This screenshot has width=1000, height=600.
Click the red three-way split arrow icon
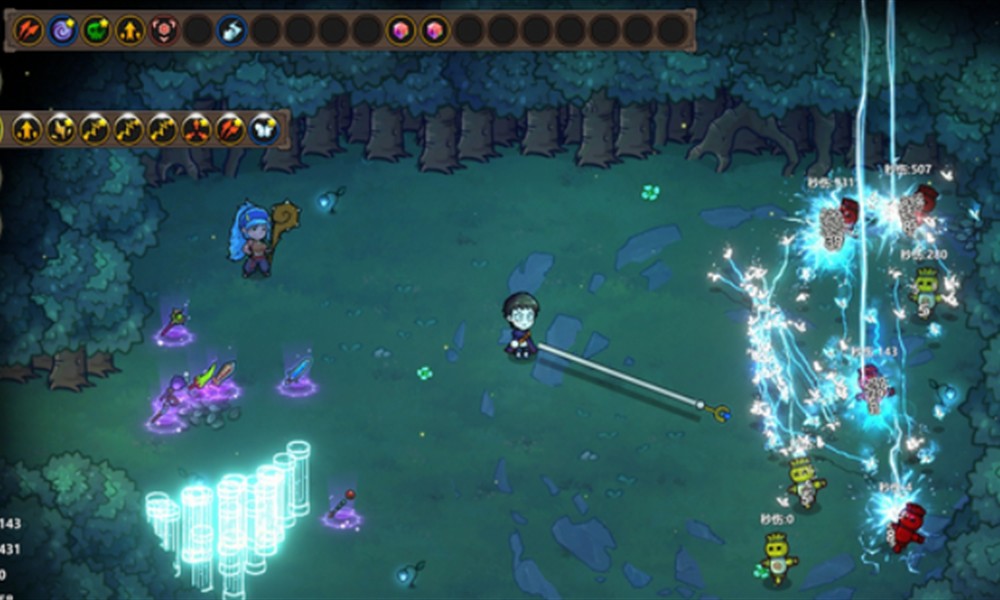pyautogui.click(x=196, y=129)
